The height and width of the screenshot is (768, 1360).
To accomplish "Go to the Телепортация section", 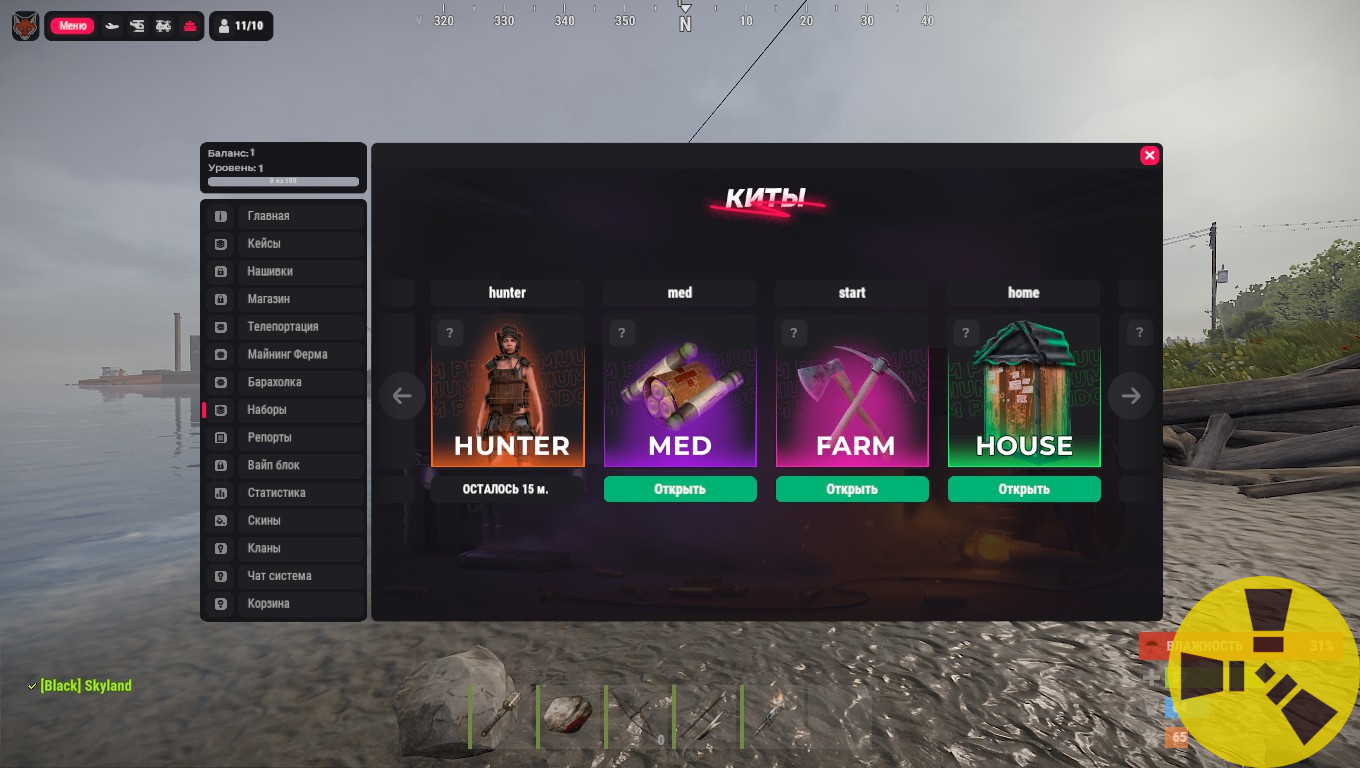I will tap(284, 327).
